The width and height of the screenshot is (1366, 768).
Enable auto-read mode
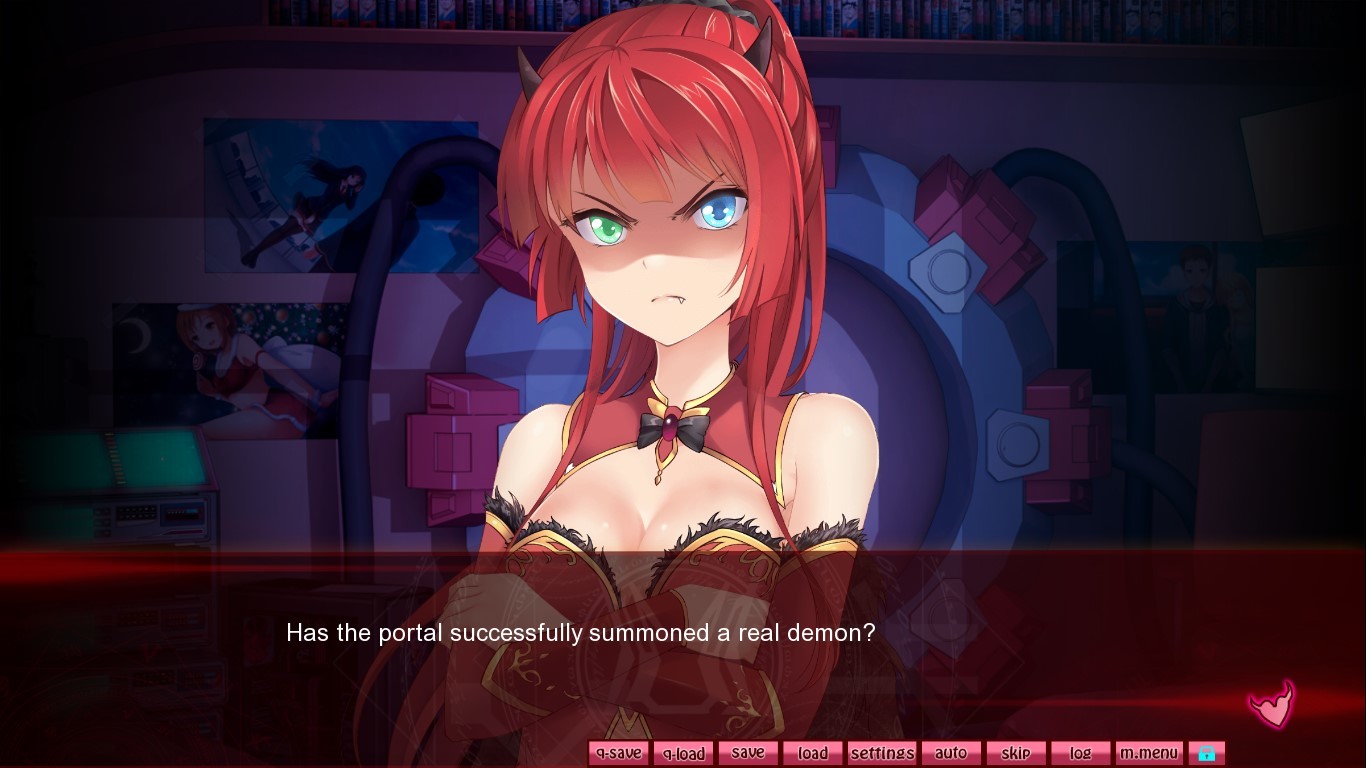[x=951, y=752]
